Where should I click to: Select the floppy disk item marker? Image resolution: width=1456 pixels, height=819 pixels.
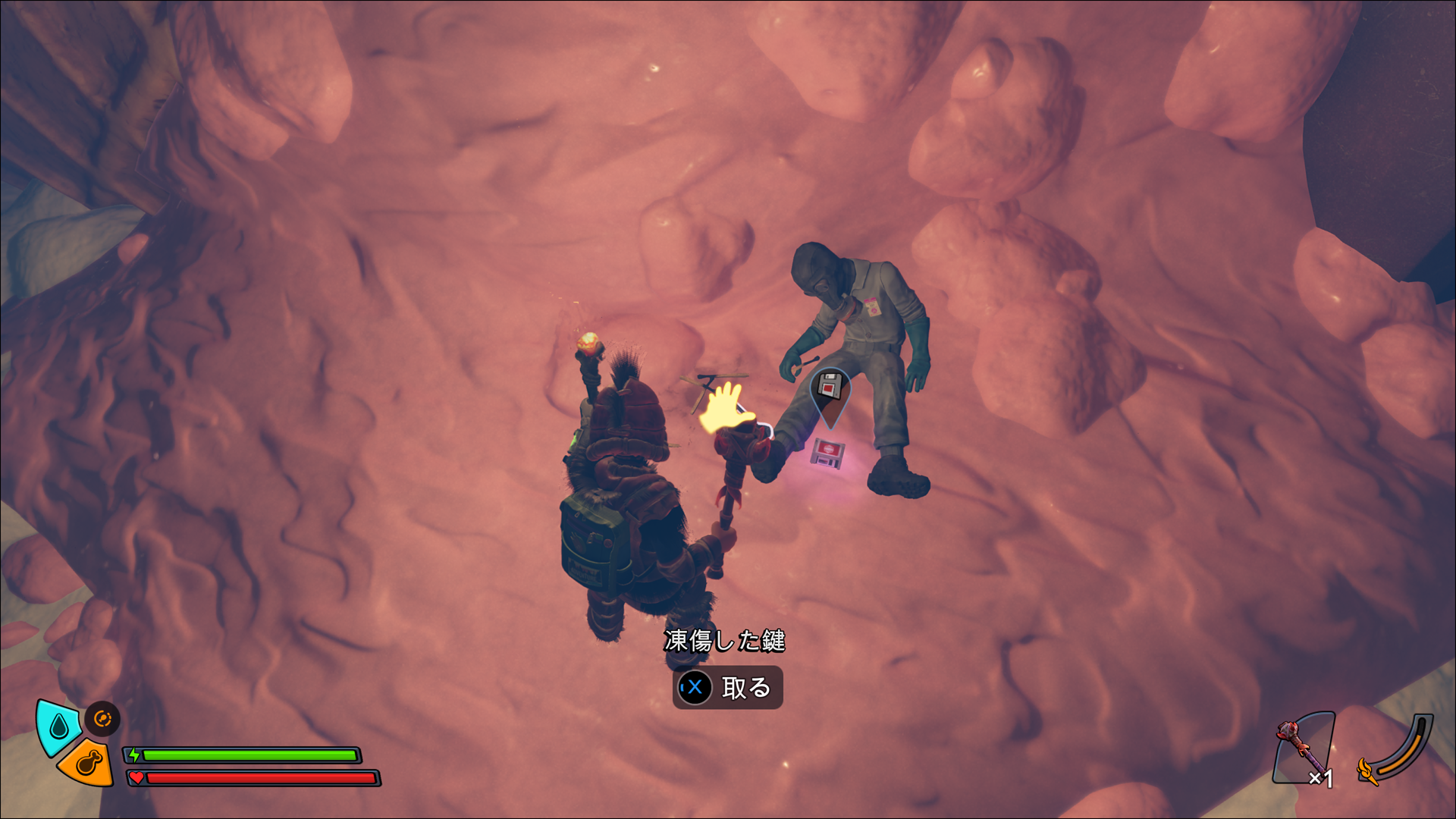coord(830,388)
